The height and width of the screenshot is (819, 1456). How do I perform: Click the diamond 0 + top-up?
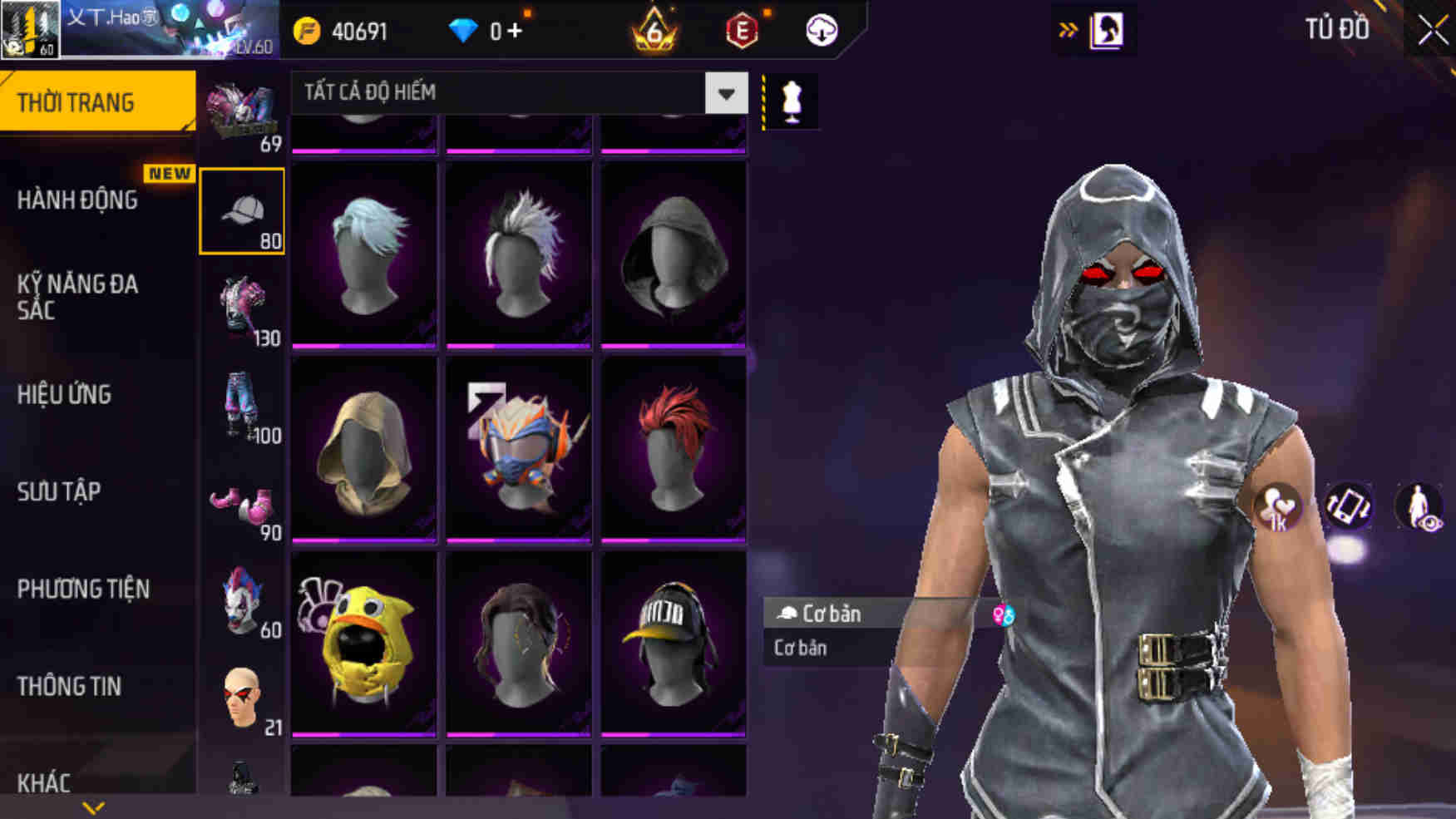coord(484,31)
